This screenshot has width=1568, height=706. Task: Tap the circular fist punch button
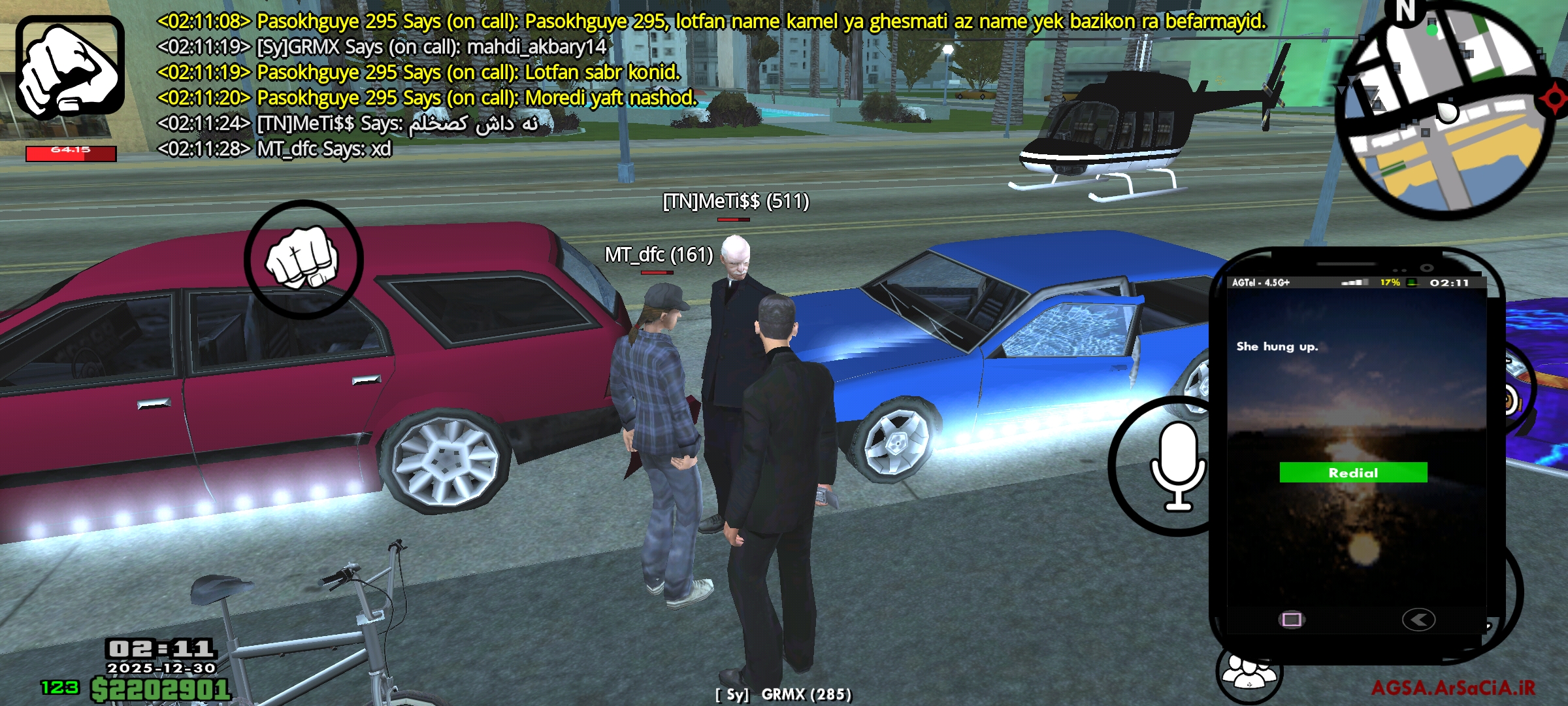point(303,260)
